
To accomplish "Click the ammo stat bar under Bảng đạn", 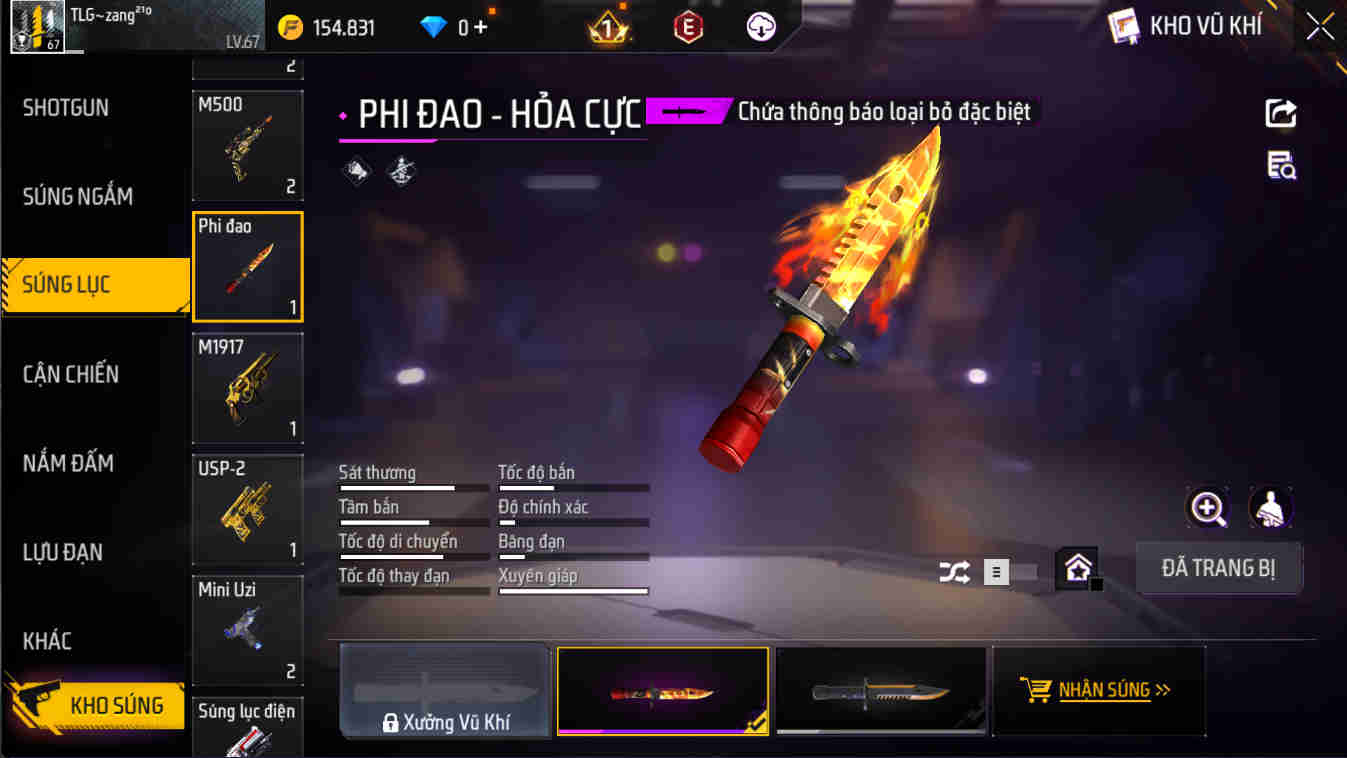I will click(573, 555).
